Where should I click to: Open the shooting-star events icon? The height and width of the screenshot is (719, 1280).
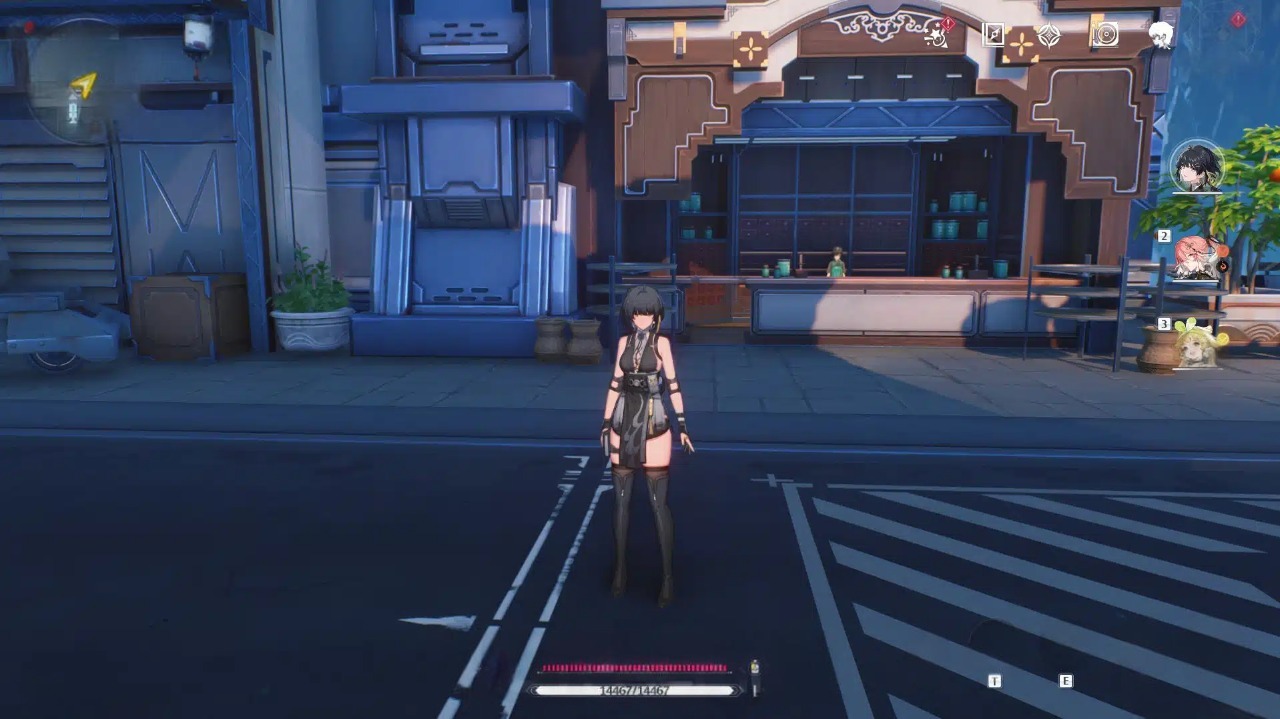pyautogui.click(x=938, y=35)
